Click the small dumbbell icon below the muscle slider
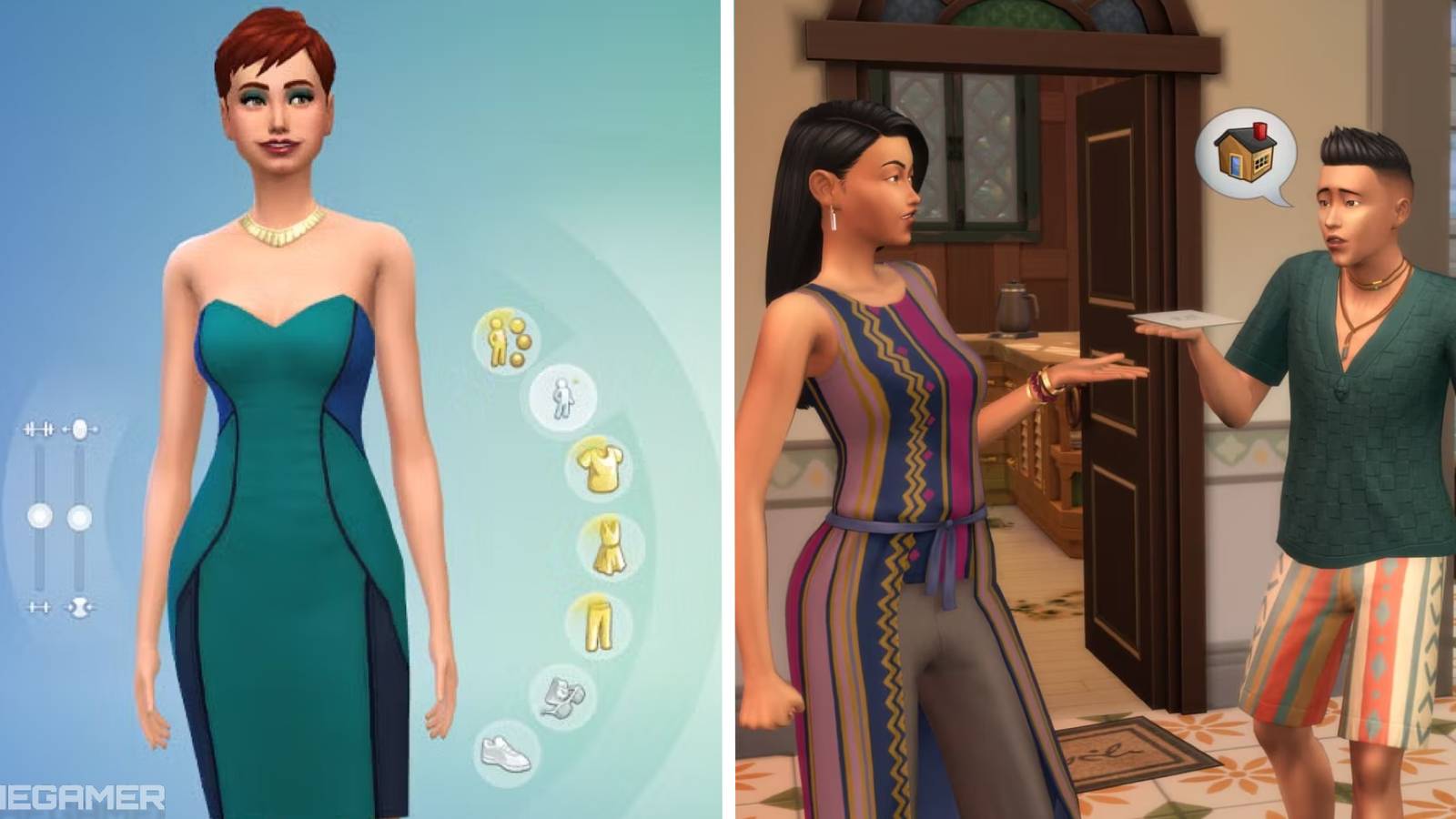This screenshot has width=1456, height=819. [38, 607]
